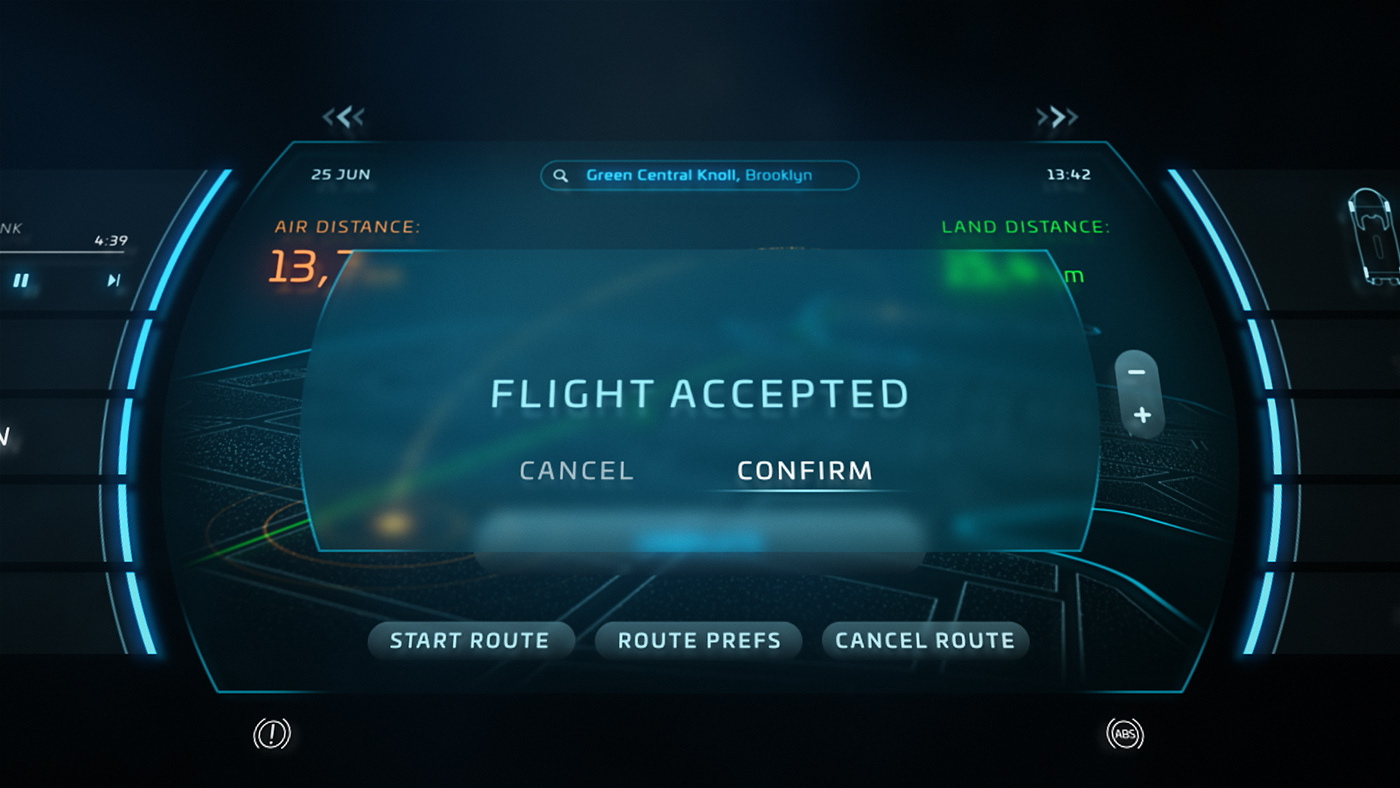
Task: Go to next panel with right chevrons
Action: (x=1057, y=118)
